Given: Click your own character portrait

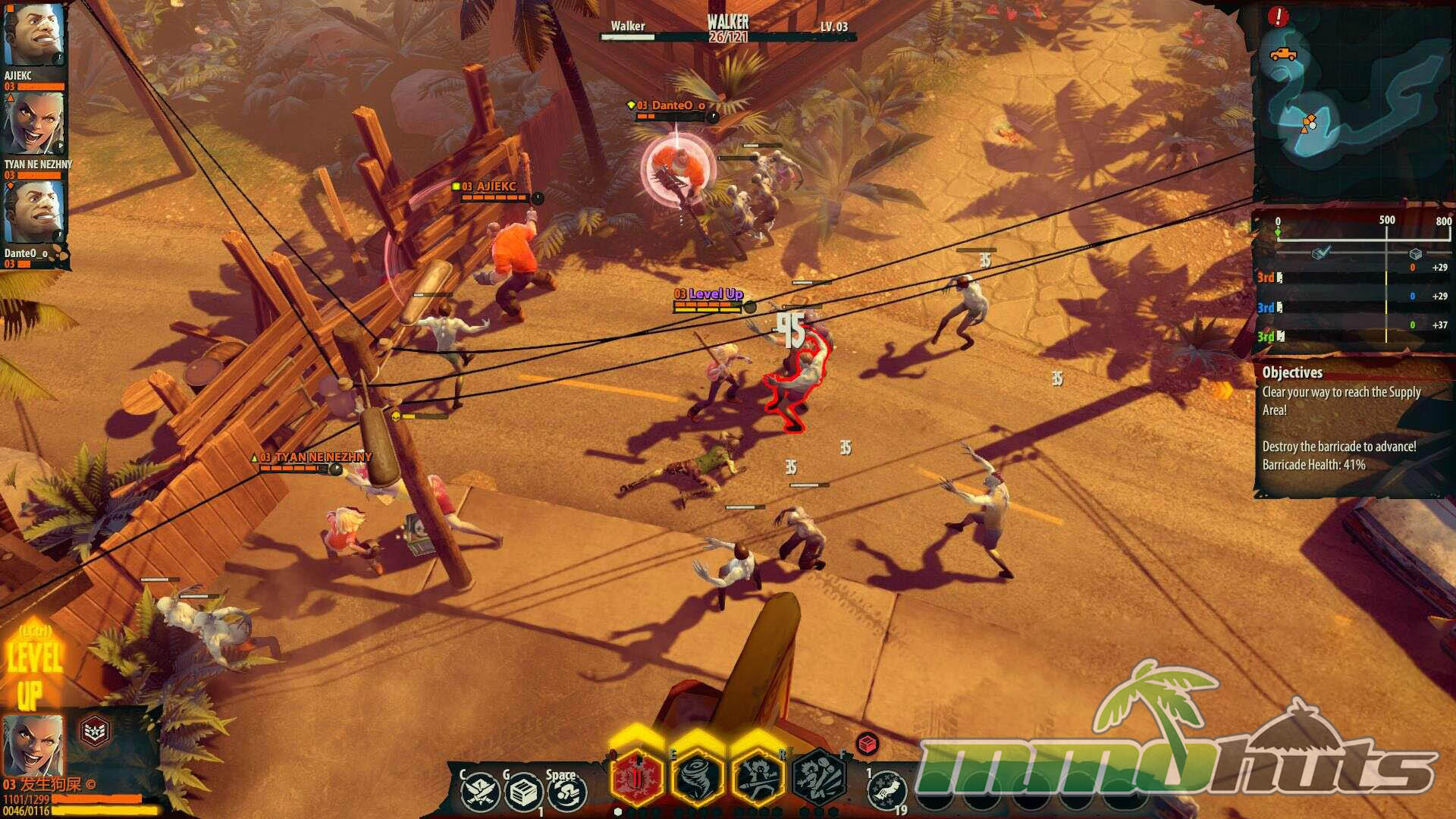Looking at the screenshot, I should (33, 744).
